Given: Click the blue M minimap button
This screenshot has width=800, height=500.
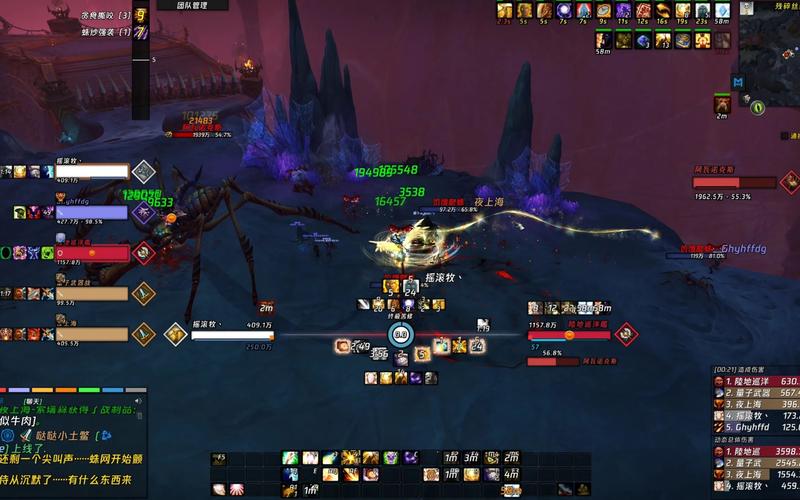Looking at the screenshot, I should pos(738,82).
